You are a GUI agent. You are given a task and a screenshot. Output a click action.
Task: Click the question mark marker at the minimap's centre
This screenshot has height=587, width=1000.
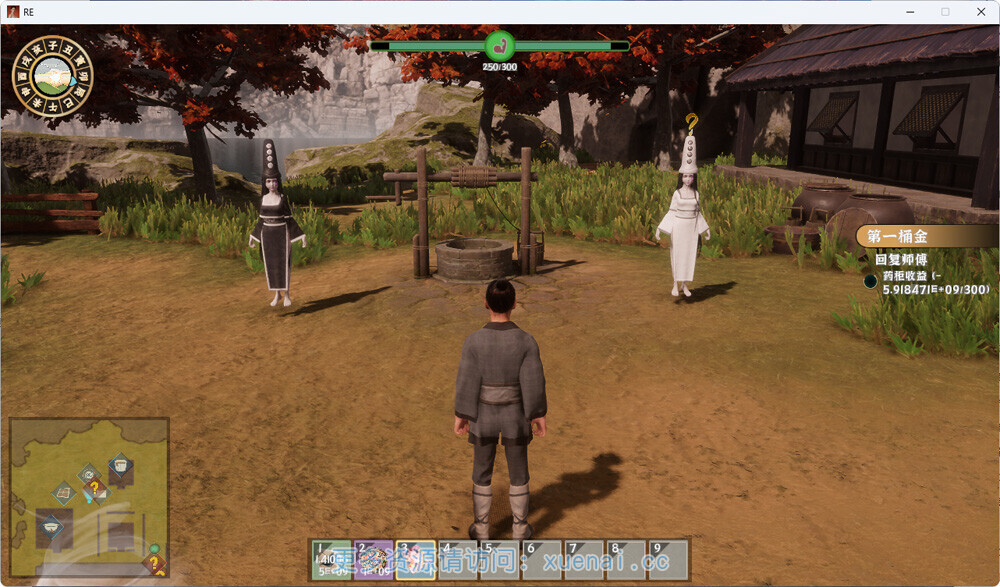(95, 489)
